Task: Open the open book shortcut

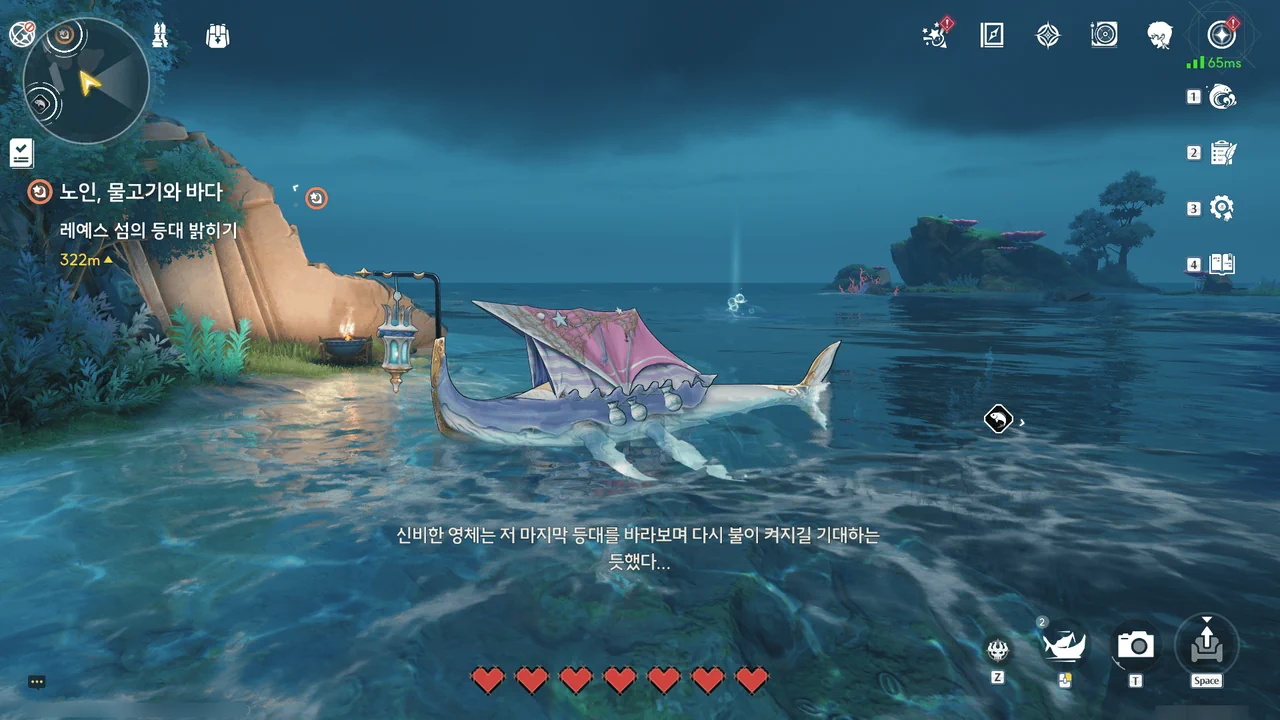Action: coord(1222,265)
